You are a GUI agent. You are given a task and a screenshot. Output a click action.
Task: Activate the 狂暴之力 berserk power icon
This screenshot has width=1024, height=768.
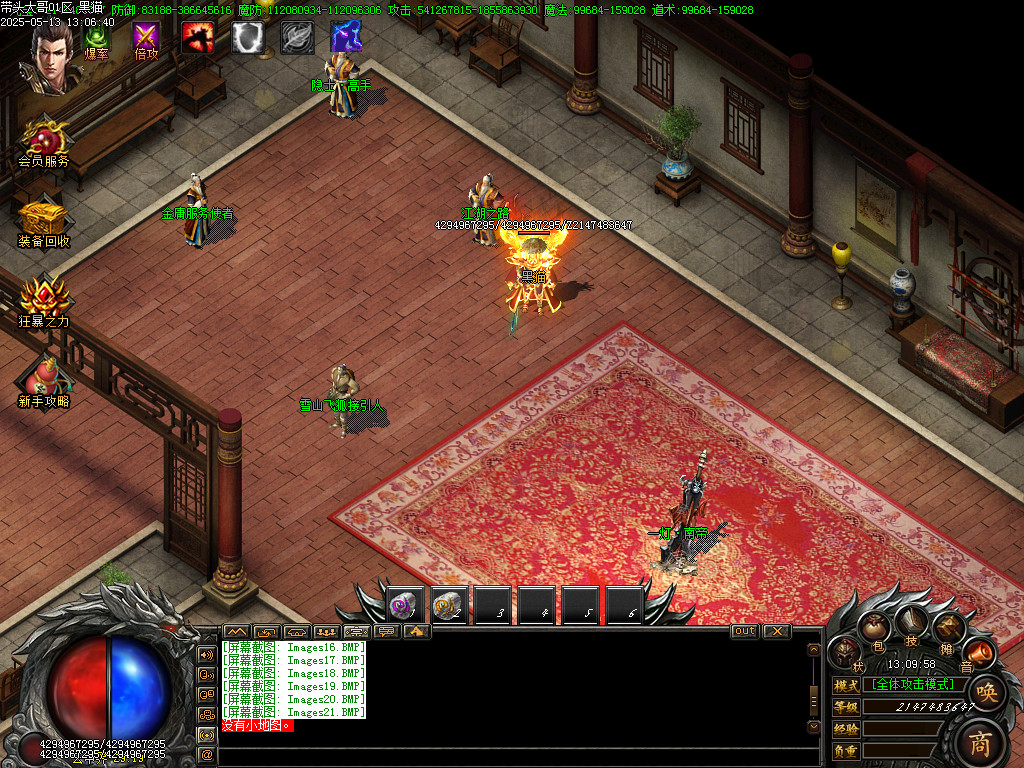(44, 299)
